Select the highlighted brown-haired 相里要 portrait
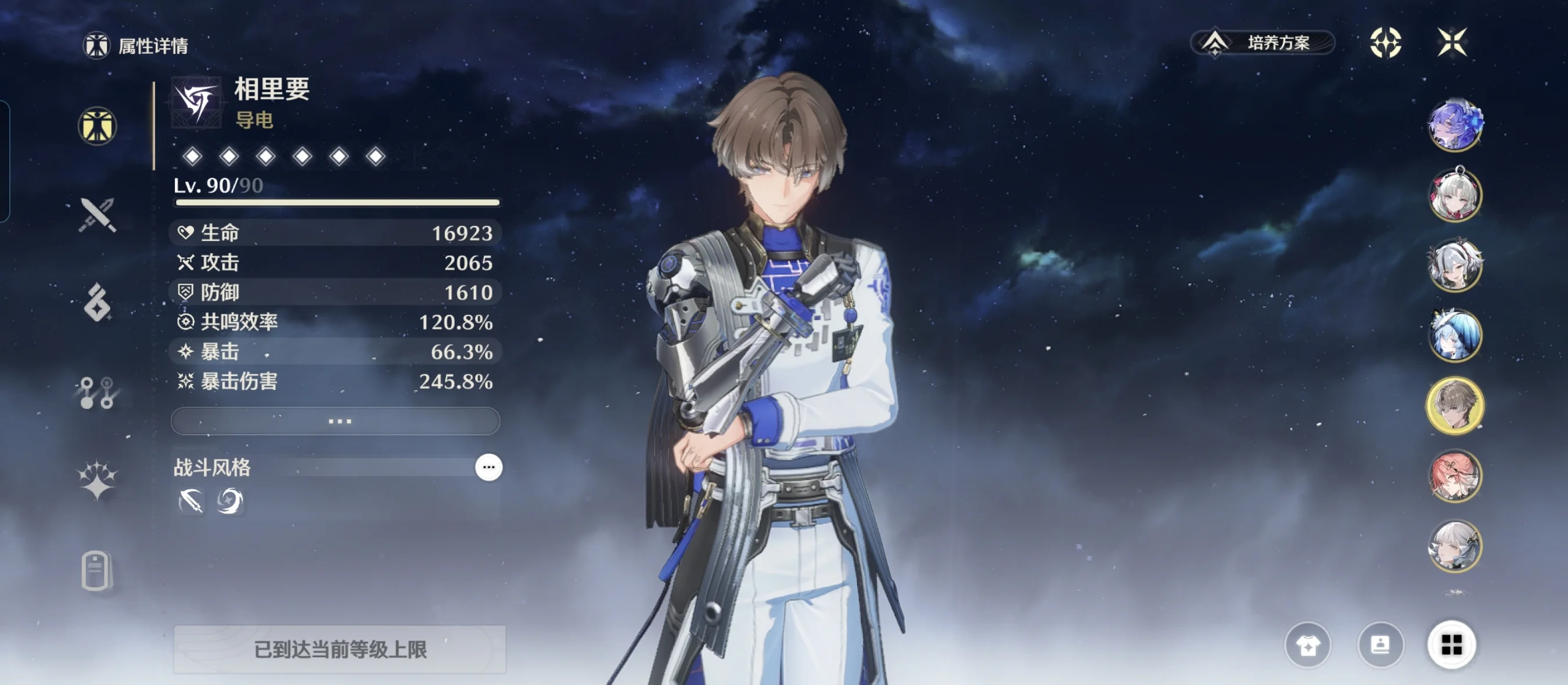 (x=1455, y=406)
